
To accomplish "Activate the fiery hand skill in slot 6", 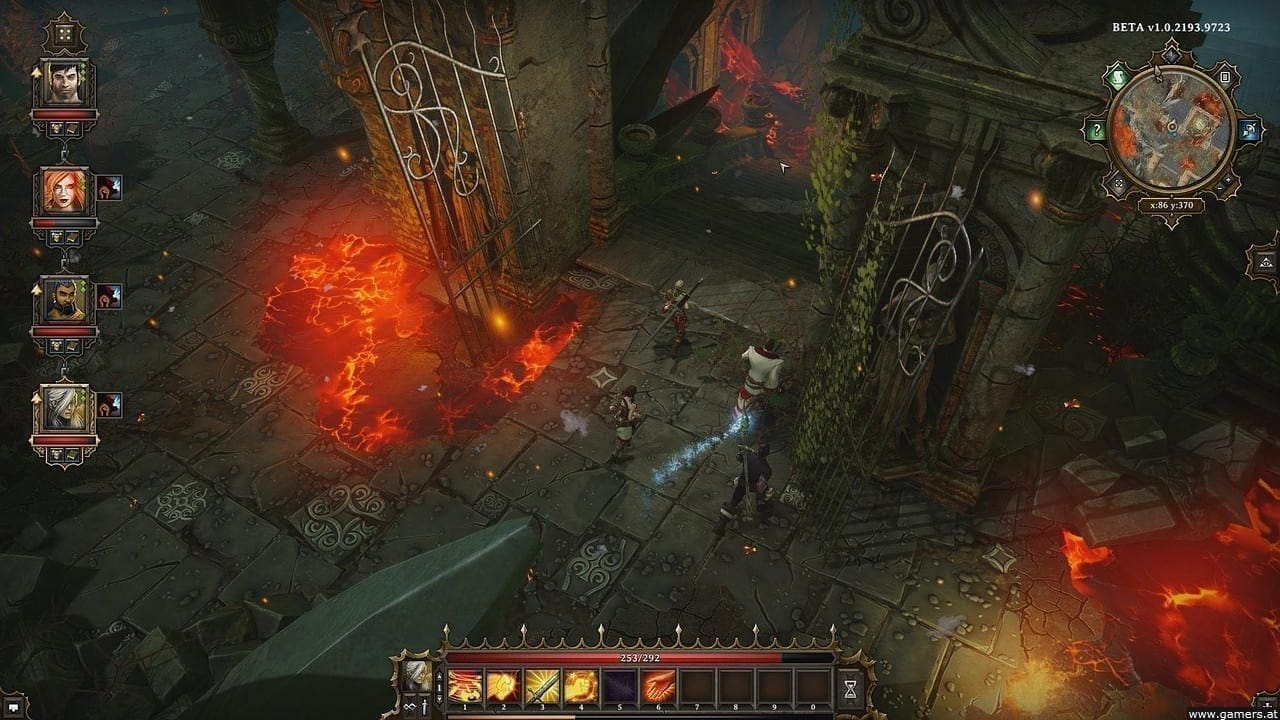I will (656, 685).
